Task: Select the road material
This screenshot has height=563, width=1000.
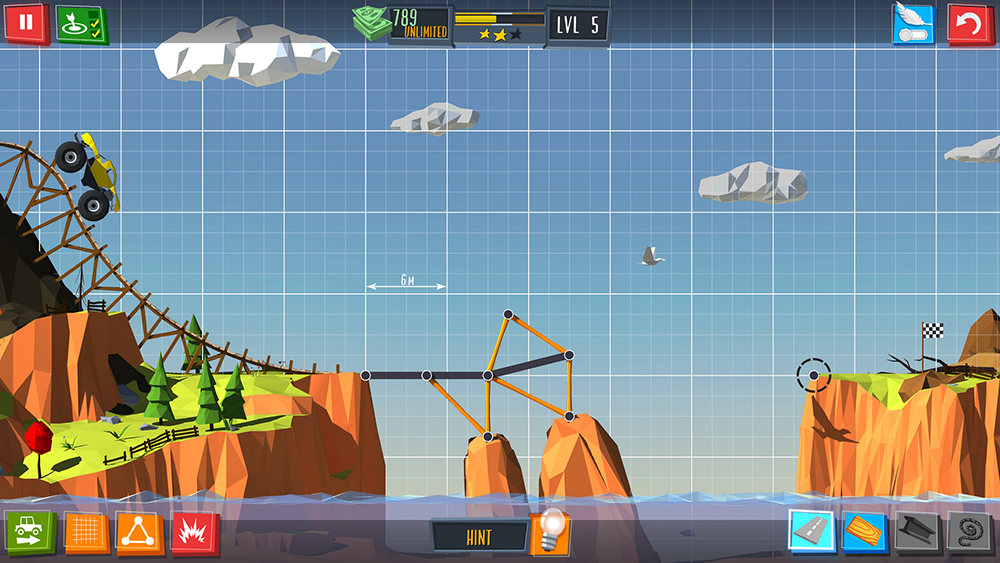Action: pos(810,531)
